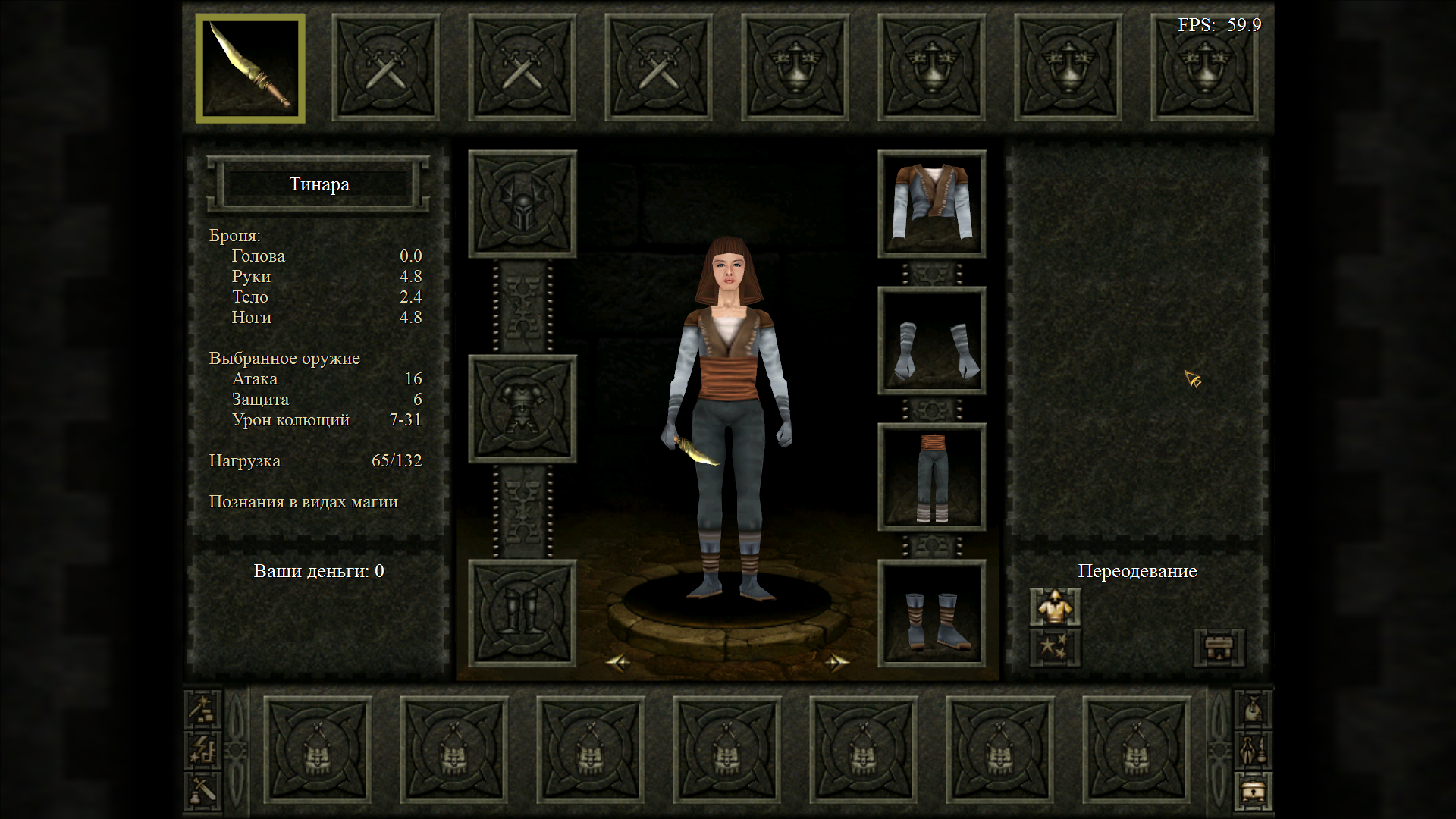Open the magic wand and bricks category
The width and height of the screenshot is (1456, 819).
click(x=203, y=709)
